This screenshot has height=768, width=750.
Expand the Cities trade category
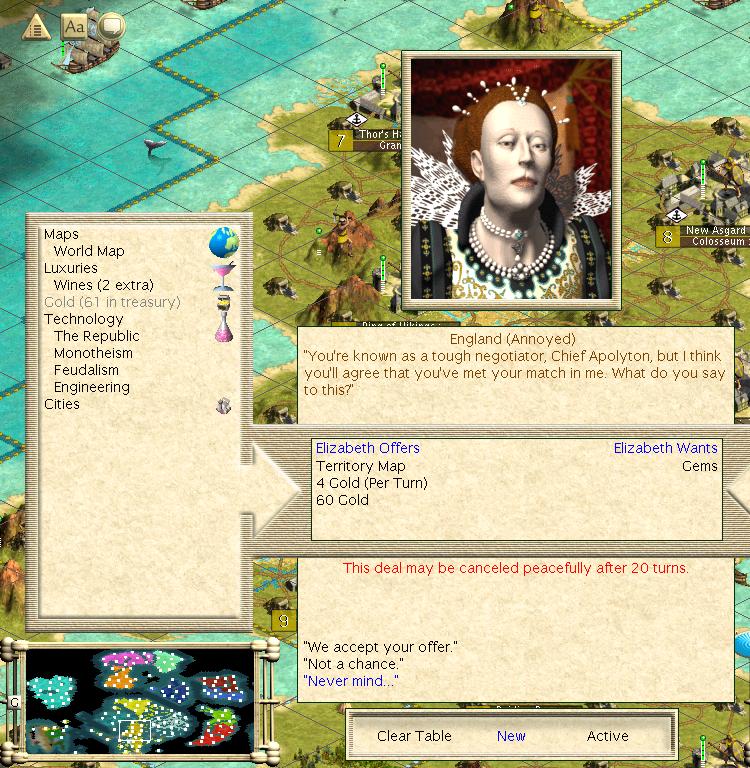tap(62, 404)
